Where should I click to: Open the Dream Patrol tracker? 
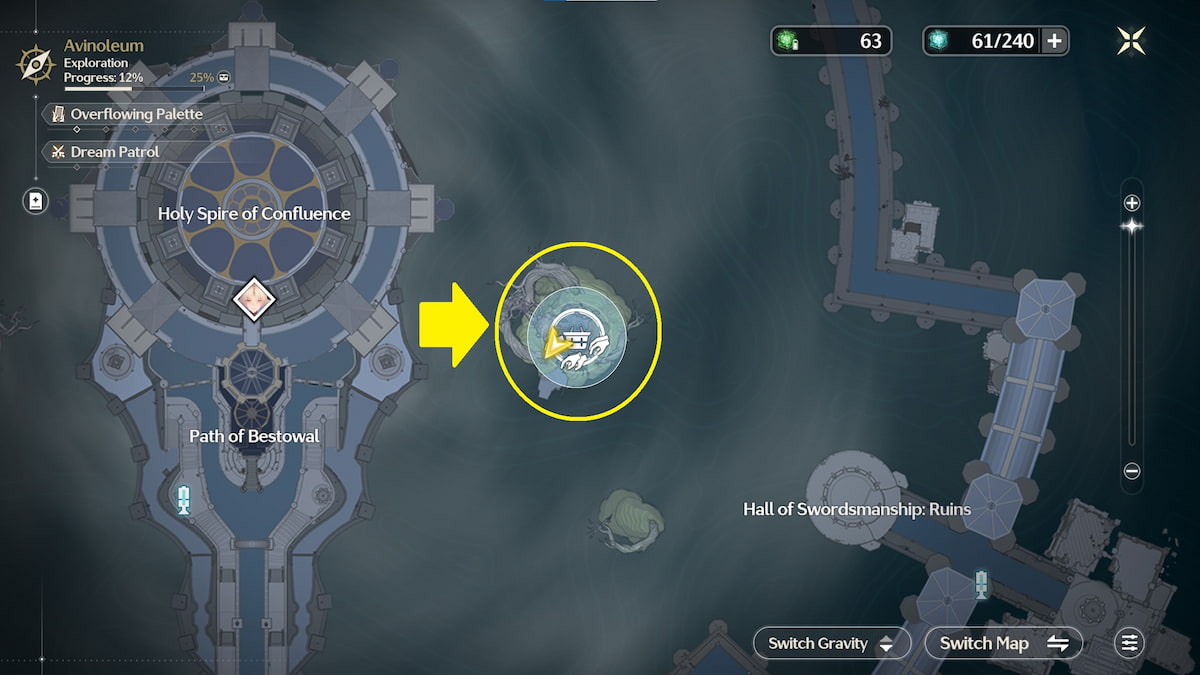pos(114,152)
